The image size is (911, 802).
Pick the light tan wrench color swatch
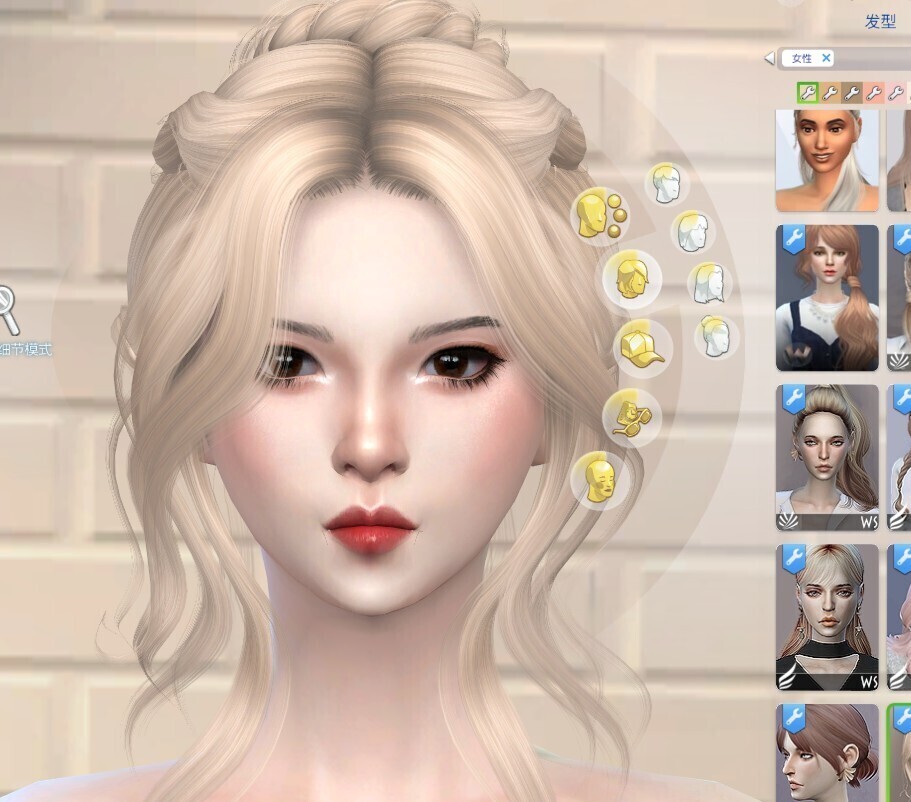[829, 93]
